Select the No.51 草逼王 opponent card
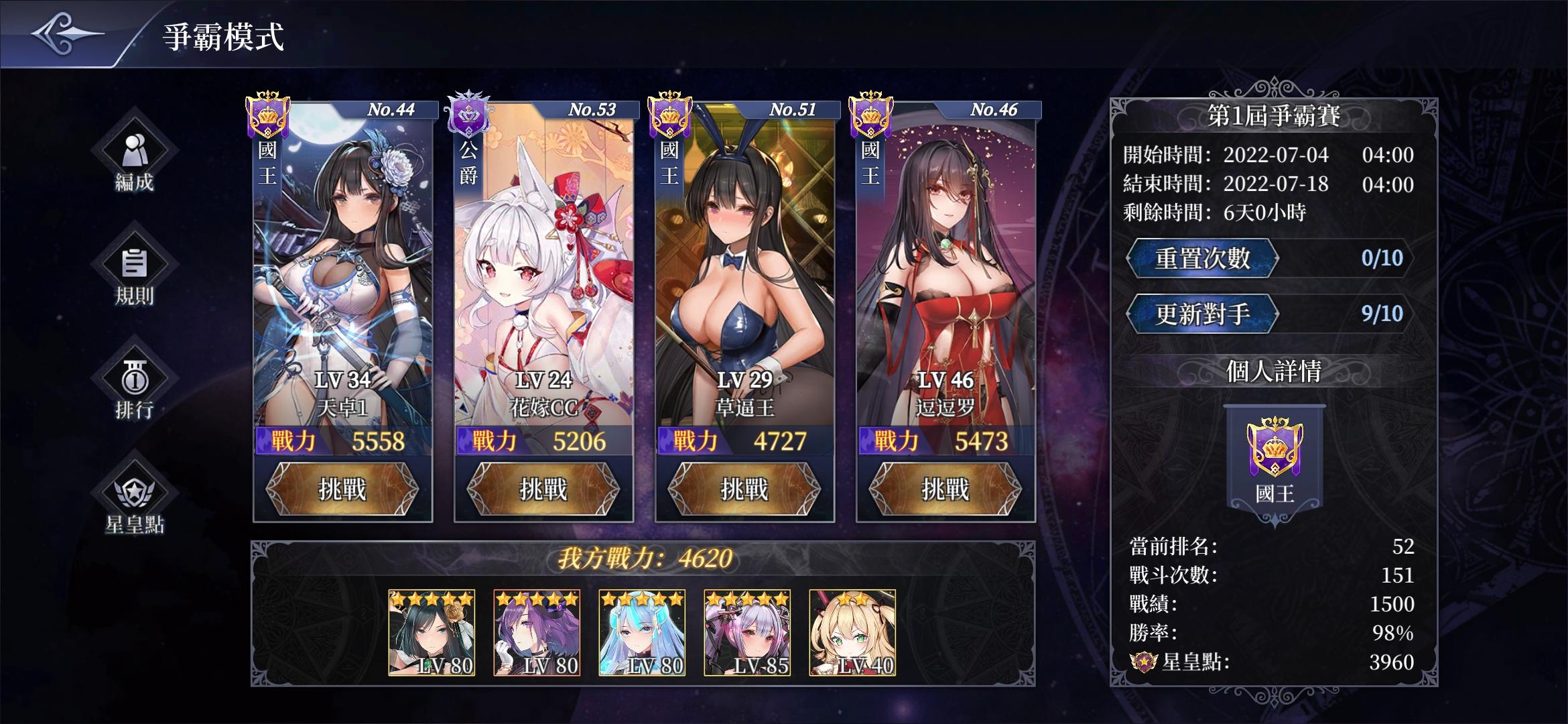 tap(744, 268)
